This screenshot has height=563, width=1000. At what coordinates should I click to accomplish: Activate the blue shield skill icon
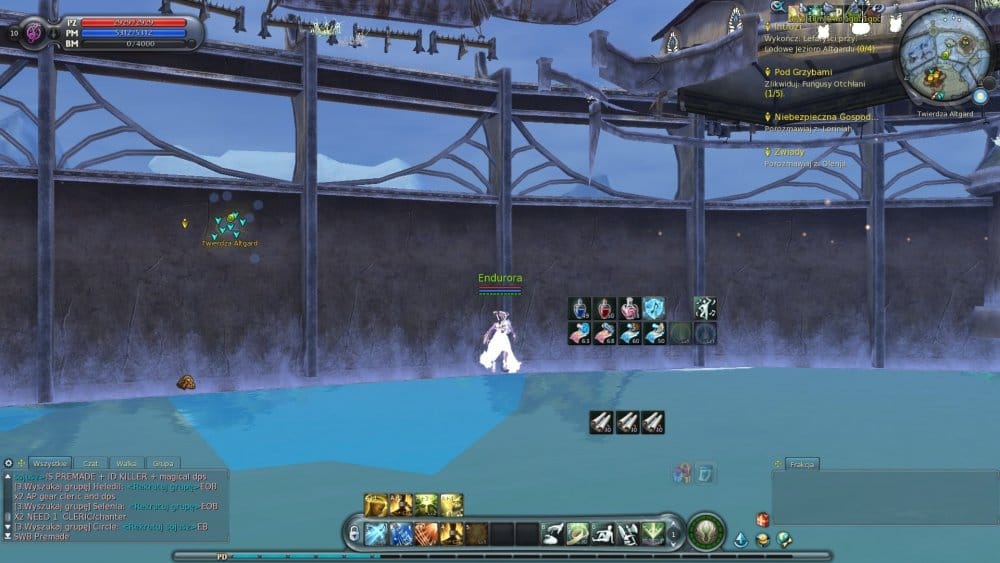point(654,308)
